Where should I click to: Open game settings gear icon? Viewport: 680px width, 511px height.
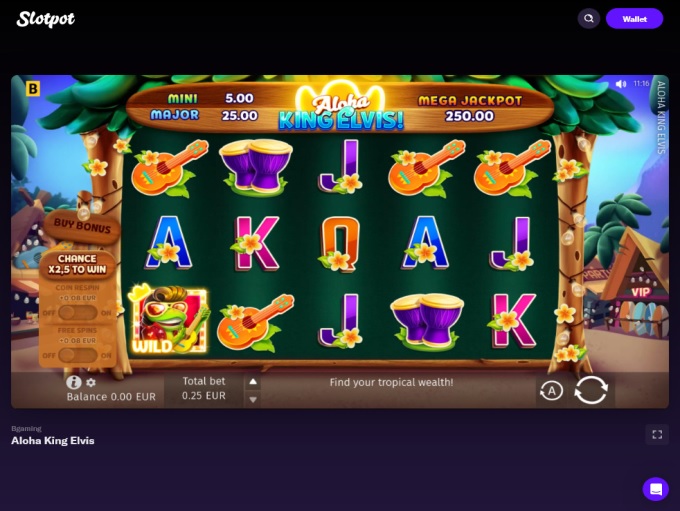tap(91, 382)
